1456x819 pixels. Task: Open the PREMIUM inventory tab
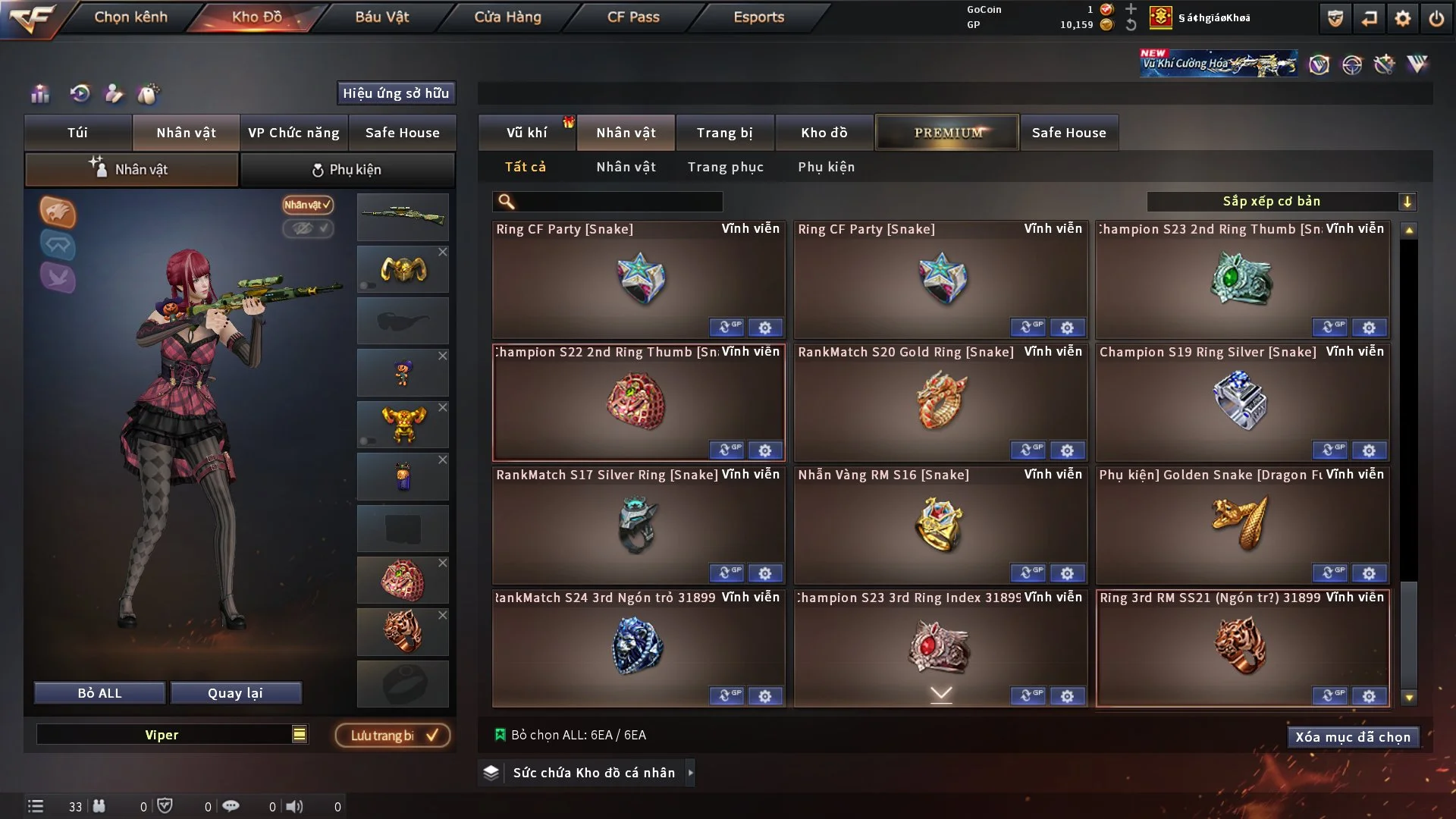click(x=946, y=132)
